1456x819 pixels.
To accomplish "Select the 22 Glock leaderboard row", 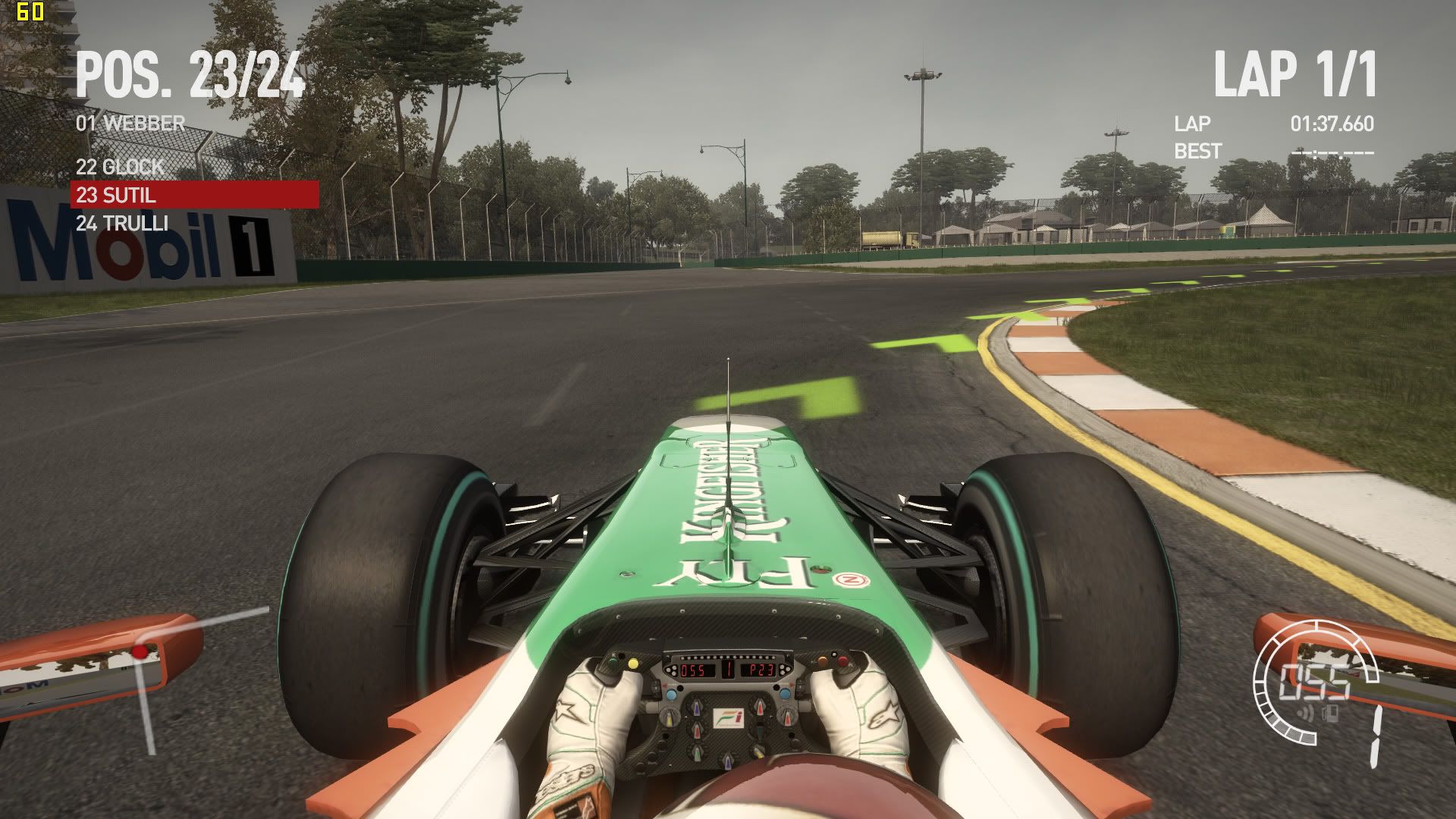I will 120,167.
